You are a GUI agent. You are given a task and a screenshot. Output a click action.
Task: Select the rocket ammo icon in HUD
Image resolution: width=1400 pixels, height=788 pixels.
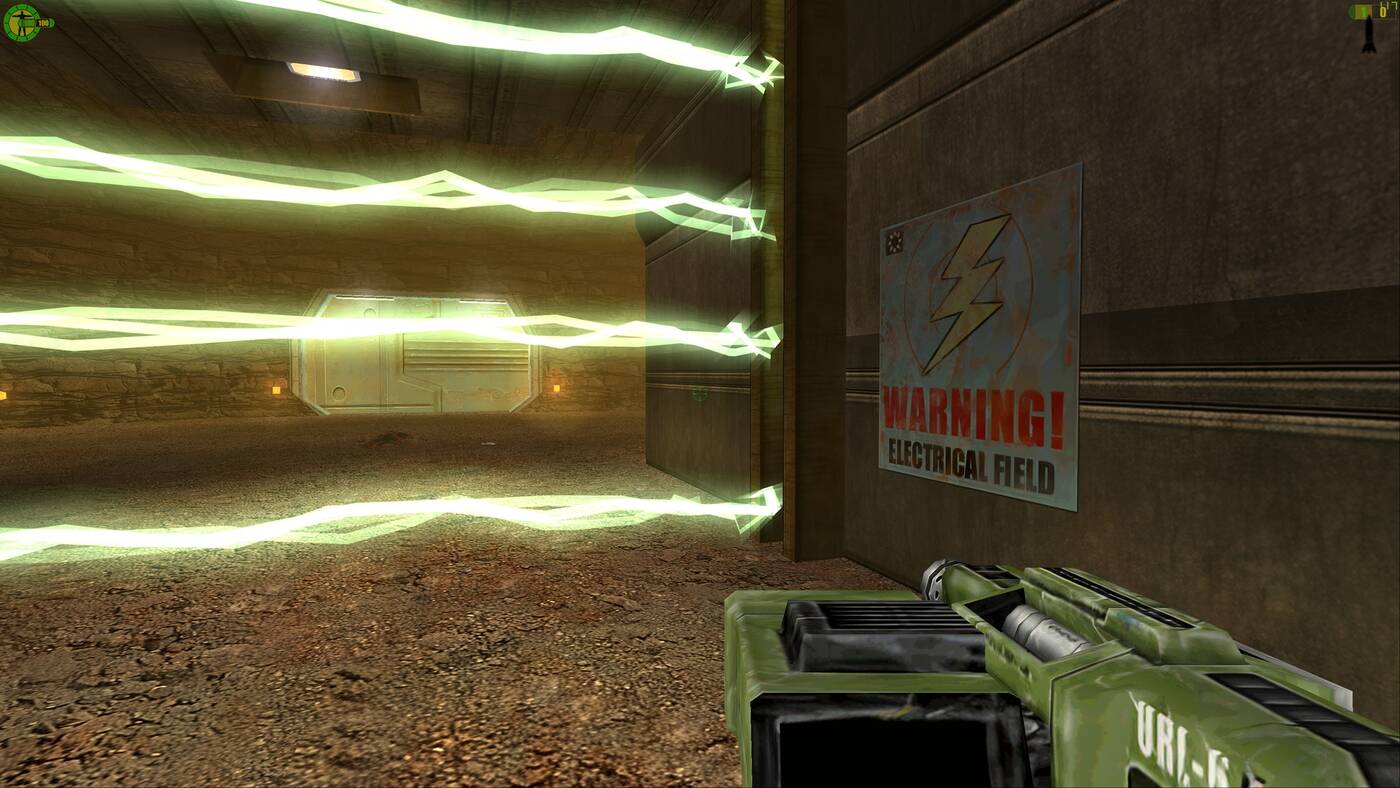1368,38
